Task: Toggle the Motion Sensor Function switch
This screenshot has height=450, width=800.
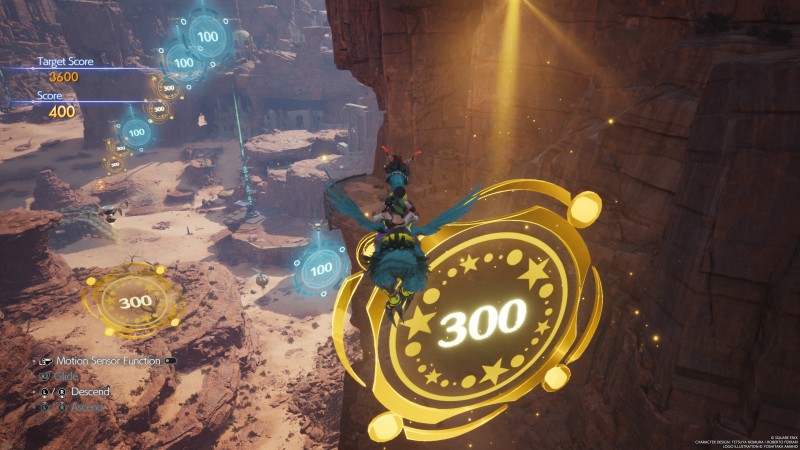Action: click(x=170, y=361)
